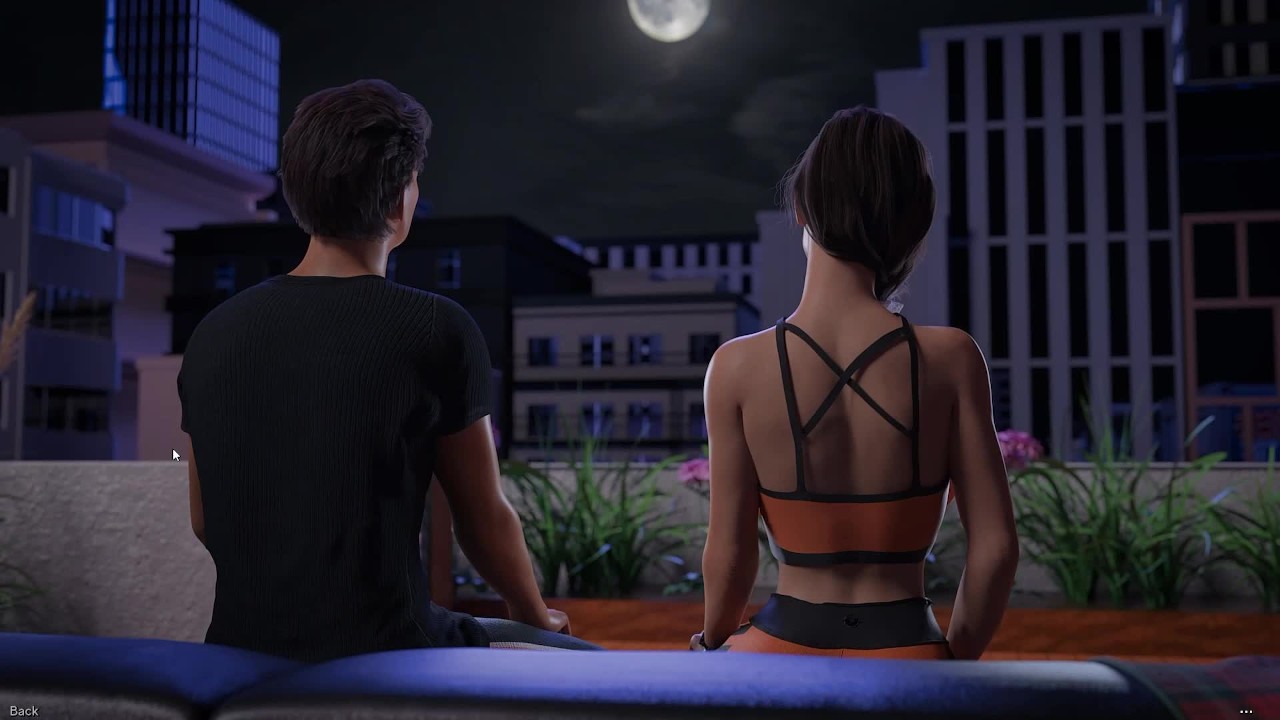
Task: Open the three-dot options menu
Action: click(x=1246, y=712)
